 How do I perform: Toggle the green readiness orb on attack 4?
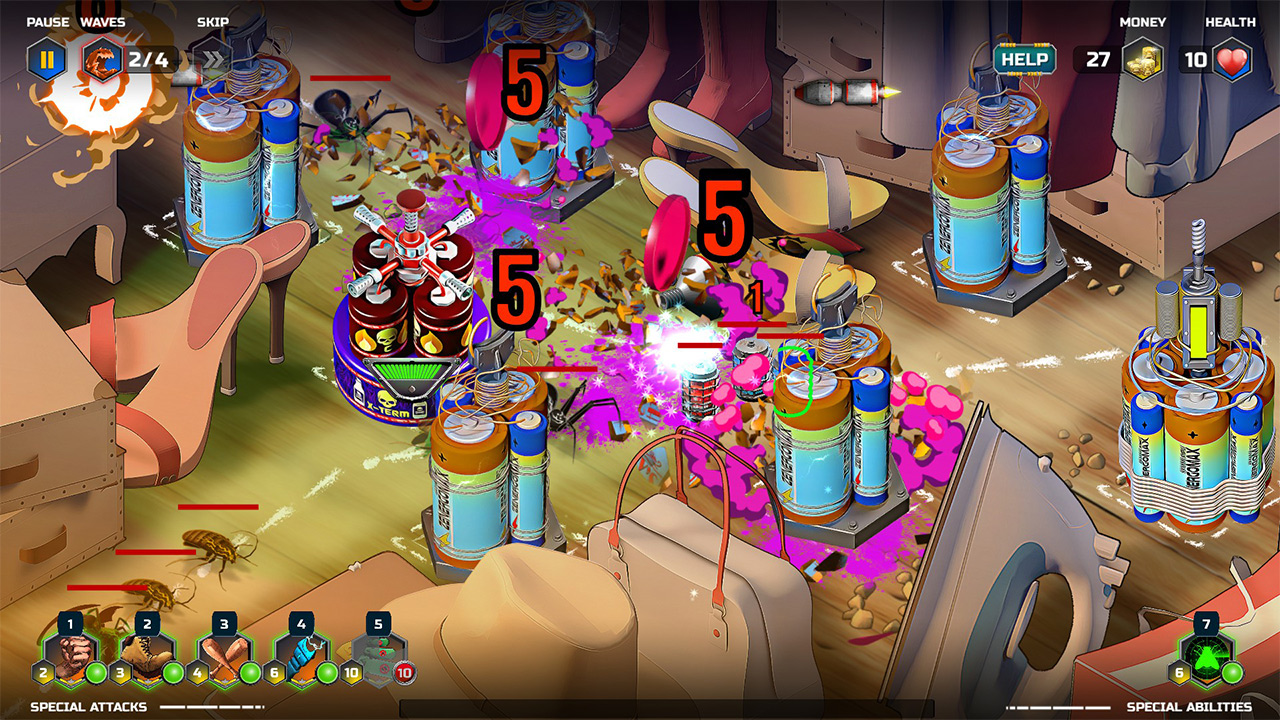(x=327, y=673)
